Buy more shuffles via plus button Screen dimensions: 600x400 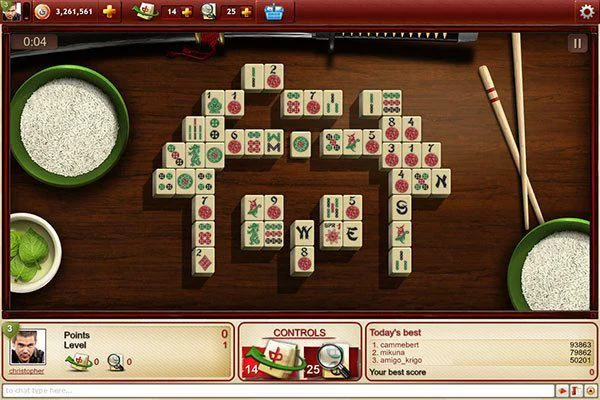186,11
